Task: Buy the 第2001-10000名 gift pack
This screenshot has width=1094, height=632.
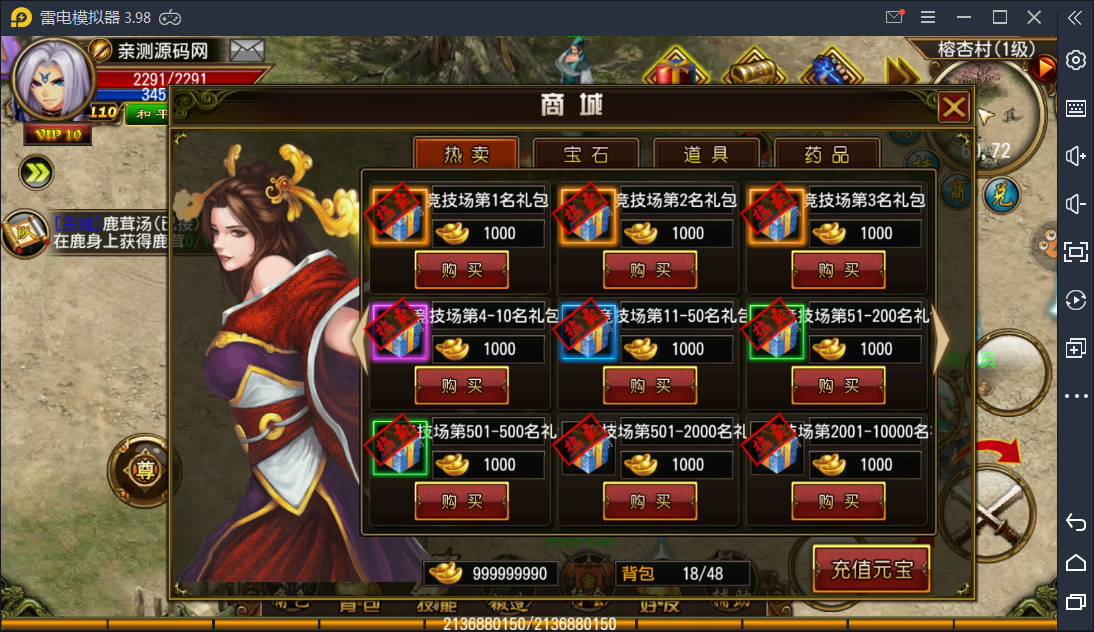Action: point(838,502)
